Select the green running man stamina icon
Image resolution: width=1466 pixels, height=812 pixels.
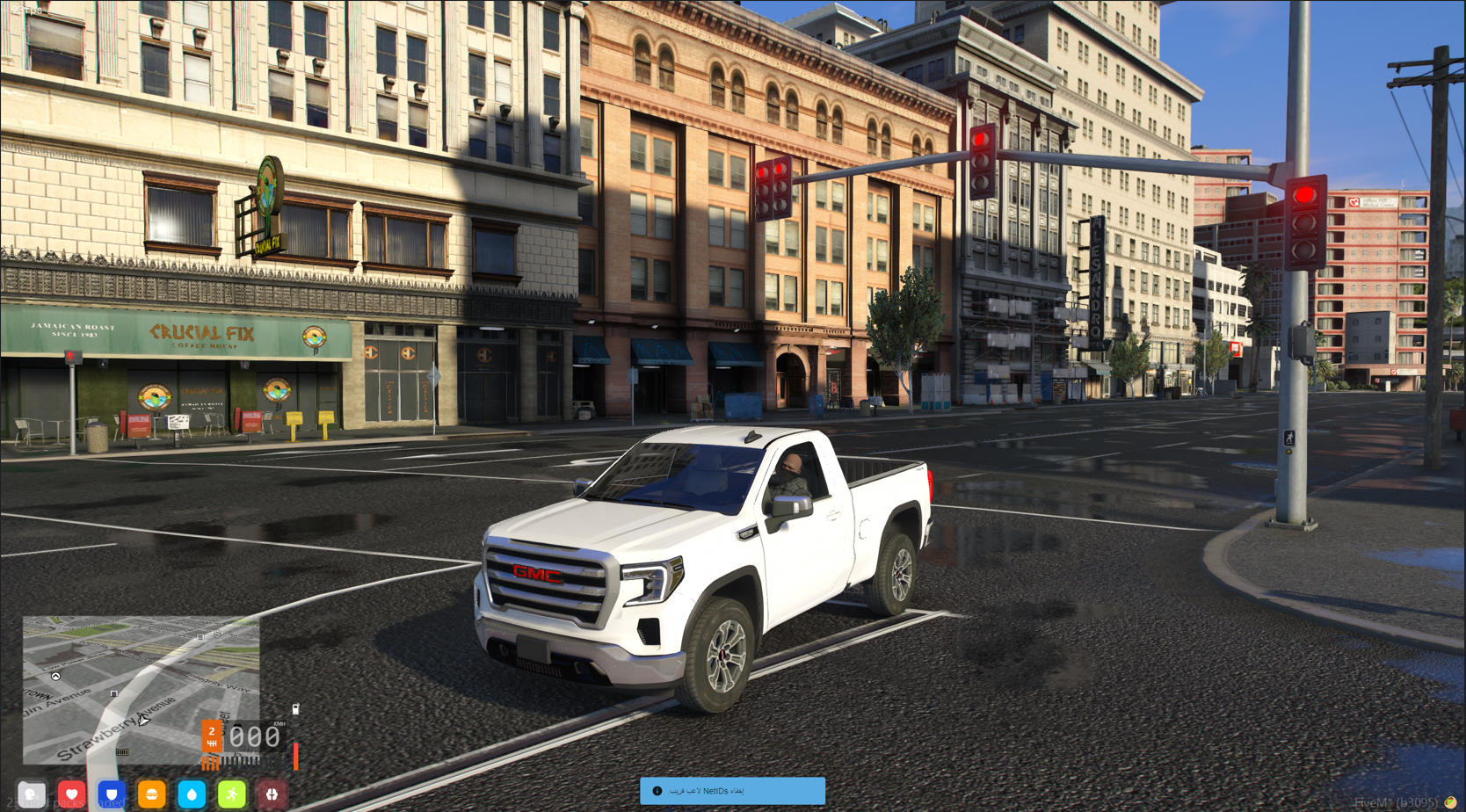pos(232,794)
